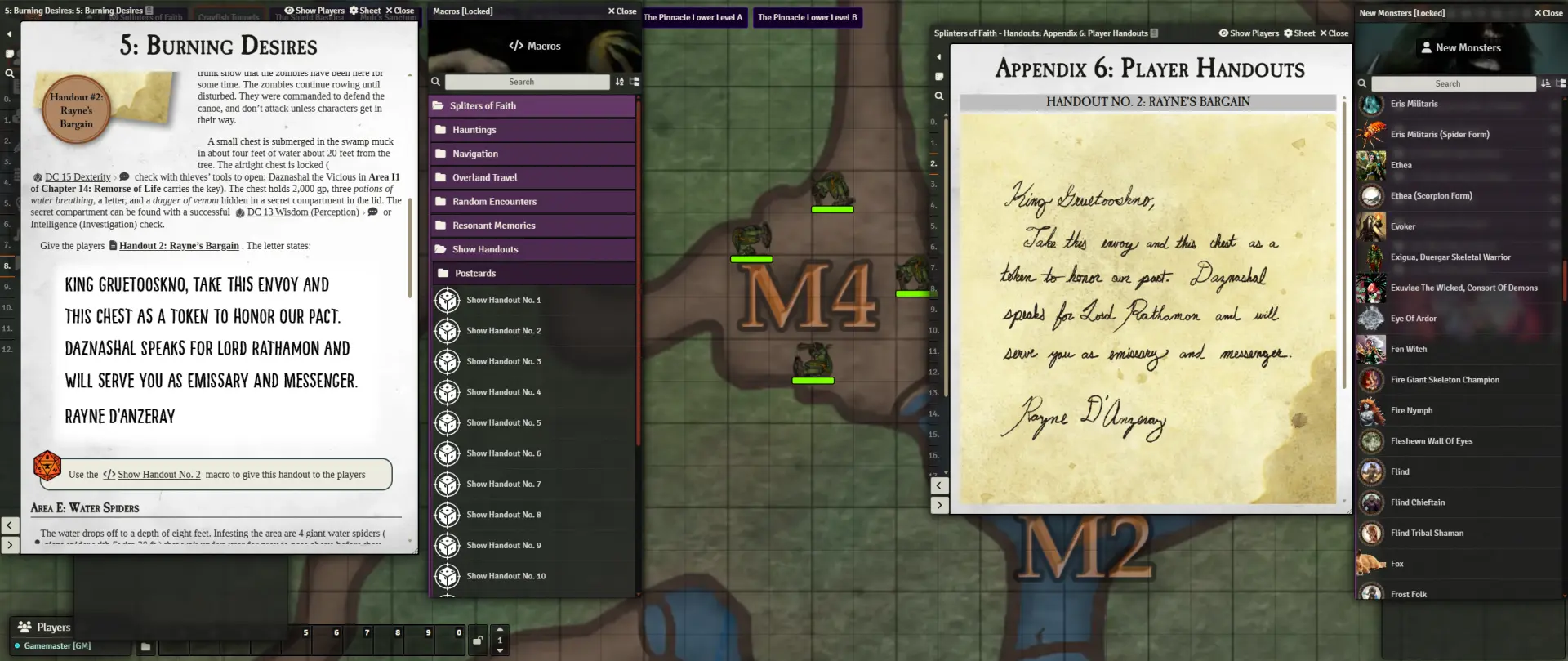Close the Player Handouts appendix window
This screenshot has width=1568, height=661.
pos(1334,33)
